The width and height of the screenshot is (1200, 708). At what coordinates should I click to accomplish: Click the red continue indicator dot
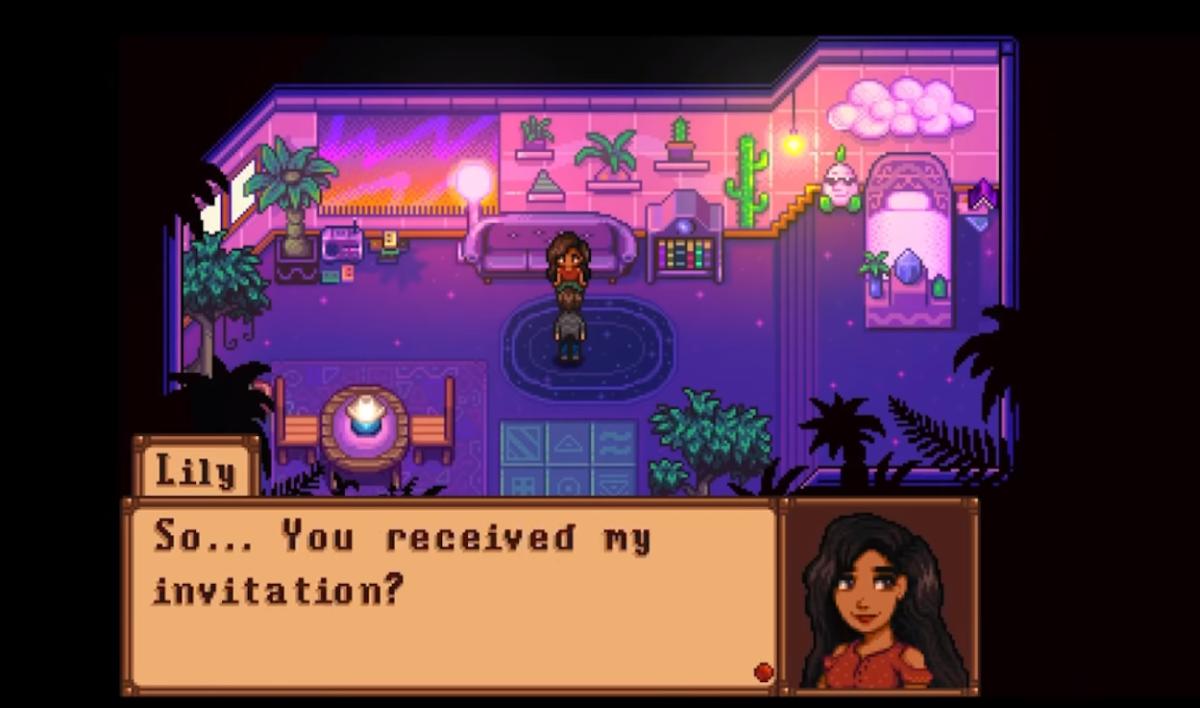tap(763, 670)
